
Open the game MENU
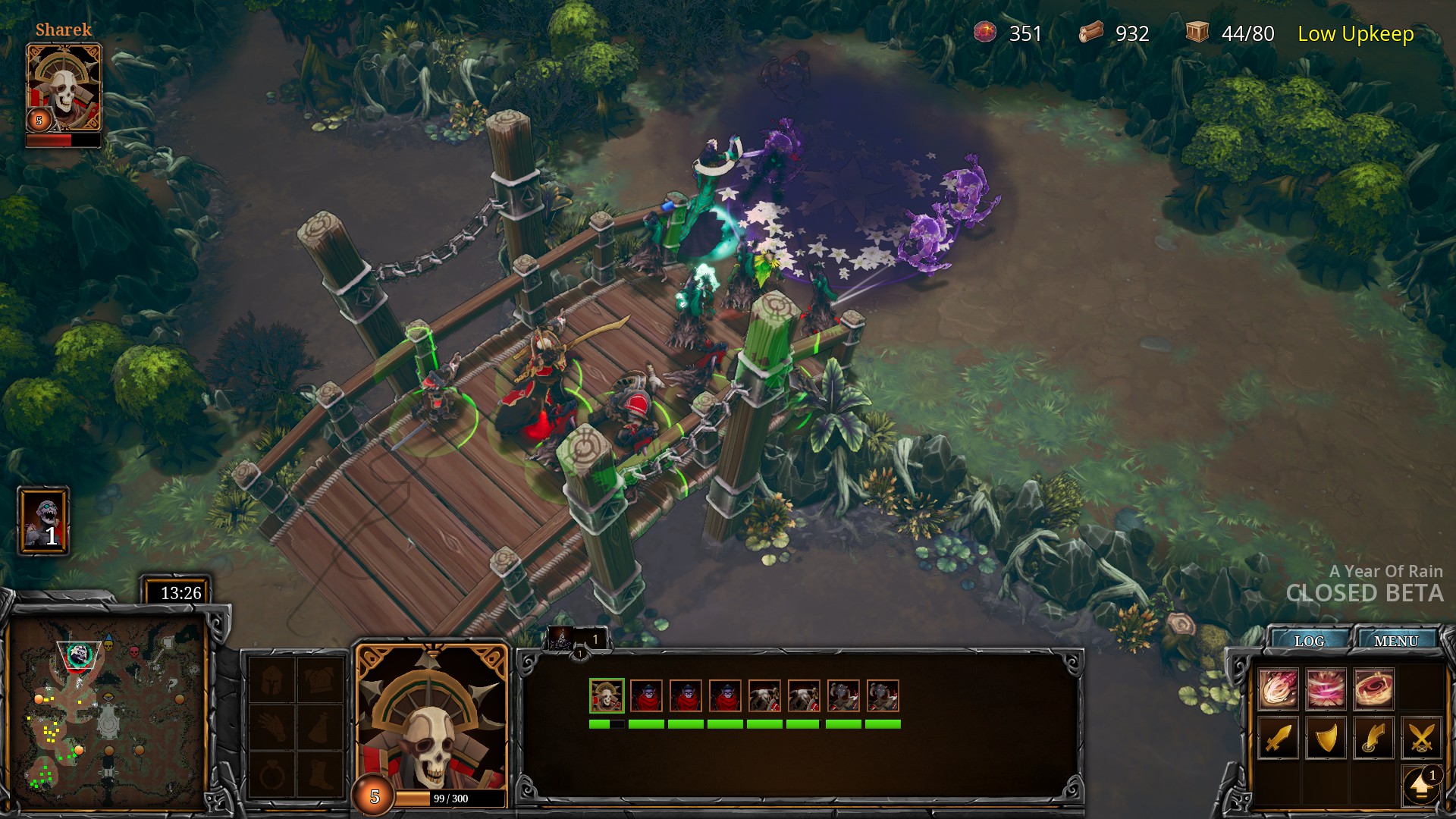pyautogui.click(x=1395, y=641)
